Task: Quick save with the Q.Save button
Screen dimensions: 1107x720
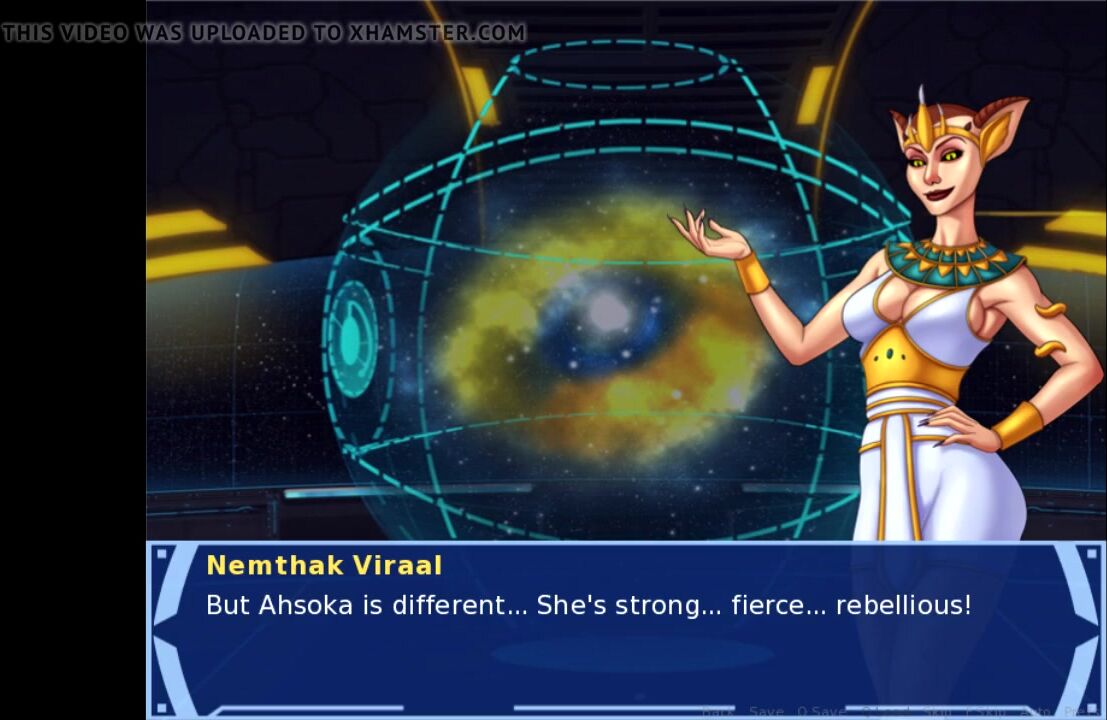Action: (822, 711)
